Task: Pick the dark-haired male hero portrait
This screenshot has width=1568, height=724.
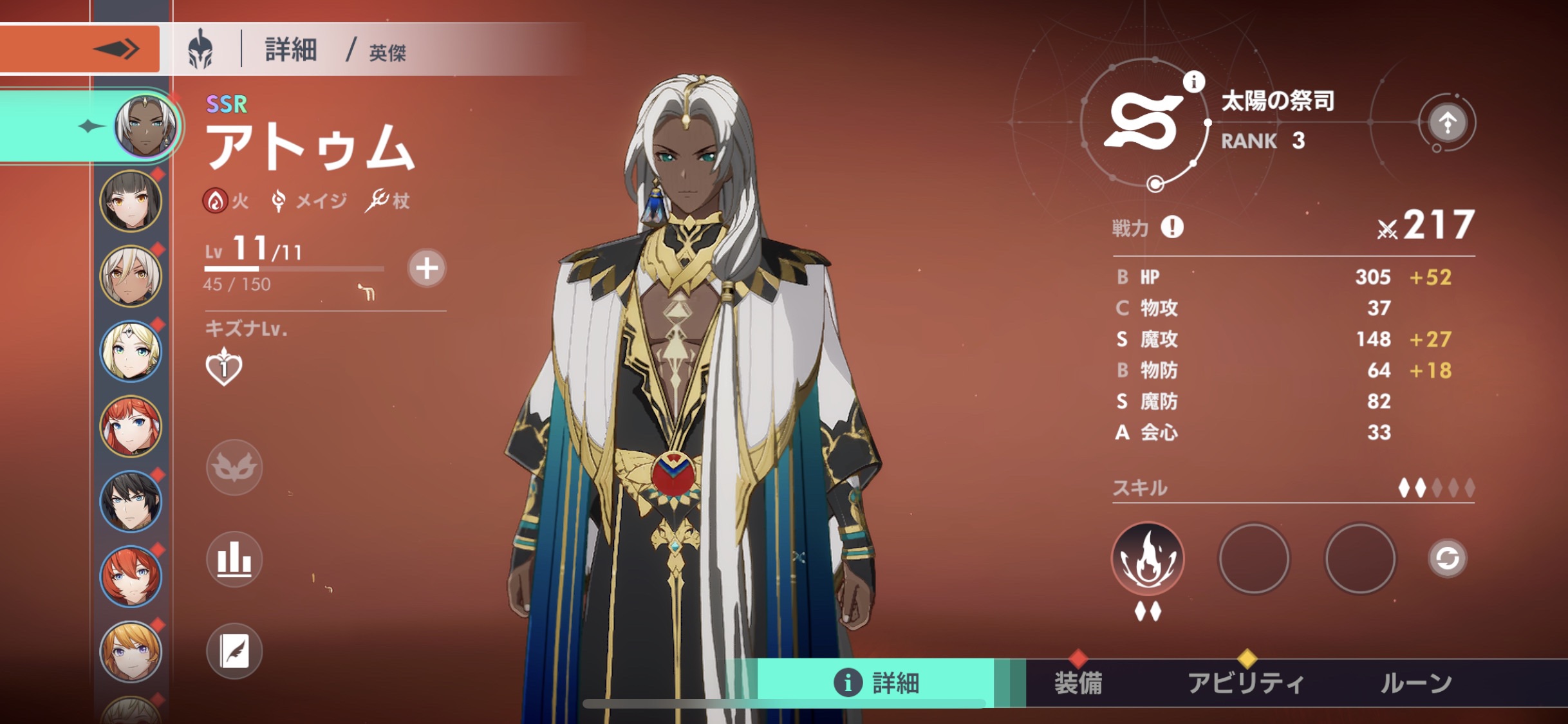Action: coord(131,501)
